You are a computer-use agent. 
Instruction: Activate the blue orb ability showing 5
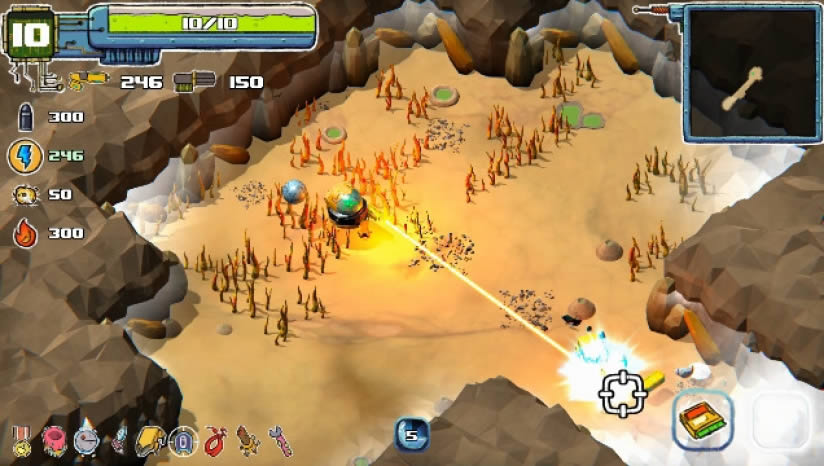(413, 435)
